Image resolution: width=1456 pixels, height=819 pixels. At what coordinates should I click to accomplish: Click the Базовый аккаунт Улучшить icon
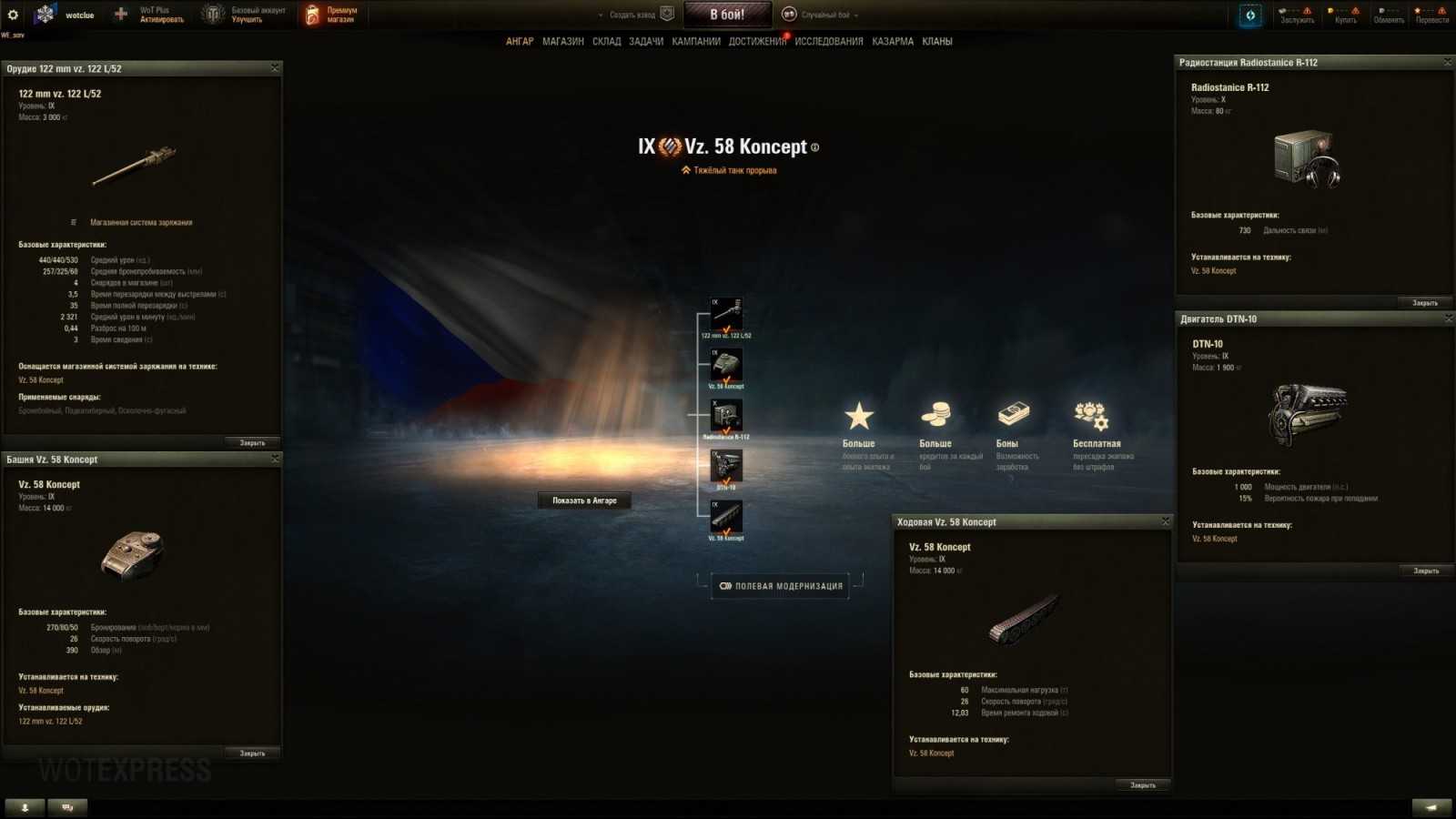pyautogui.click(x=211, y=13)
